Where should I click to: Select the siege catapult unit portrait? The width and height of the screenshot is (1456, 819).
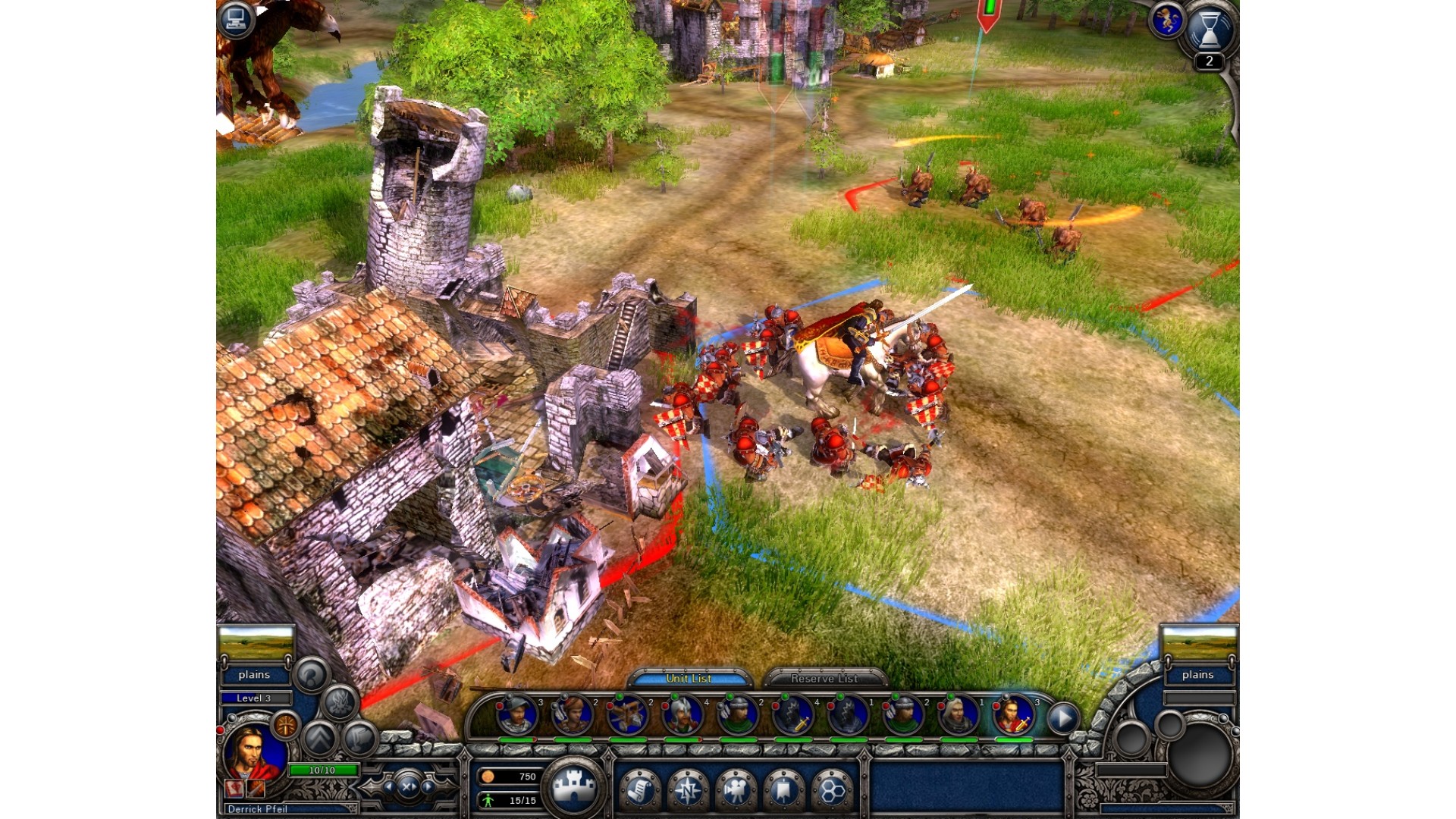(628, 715)
